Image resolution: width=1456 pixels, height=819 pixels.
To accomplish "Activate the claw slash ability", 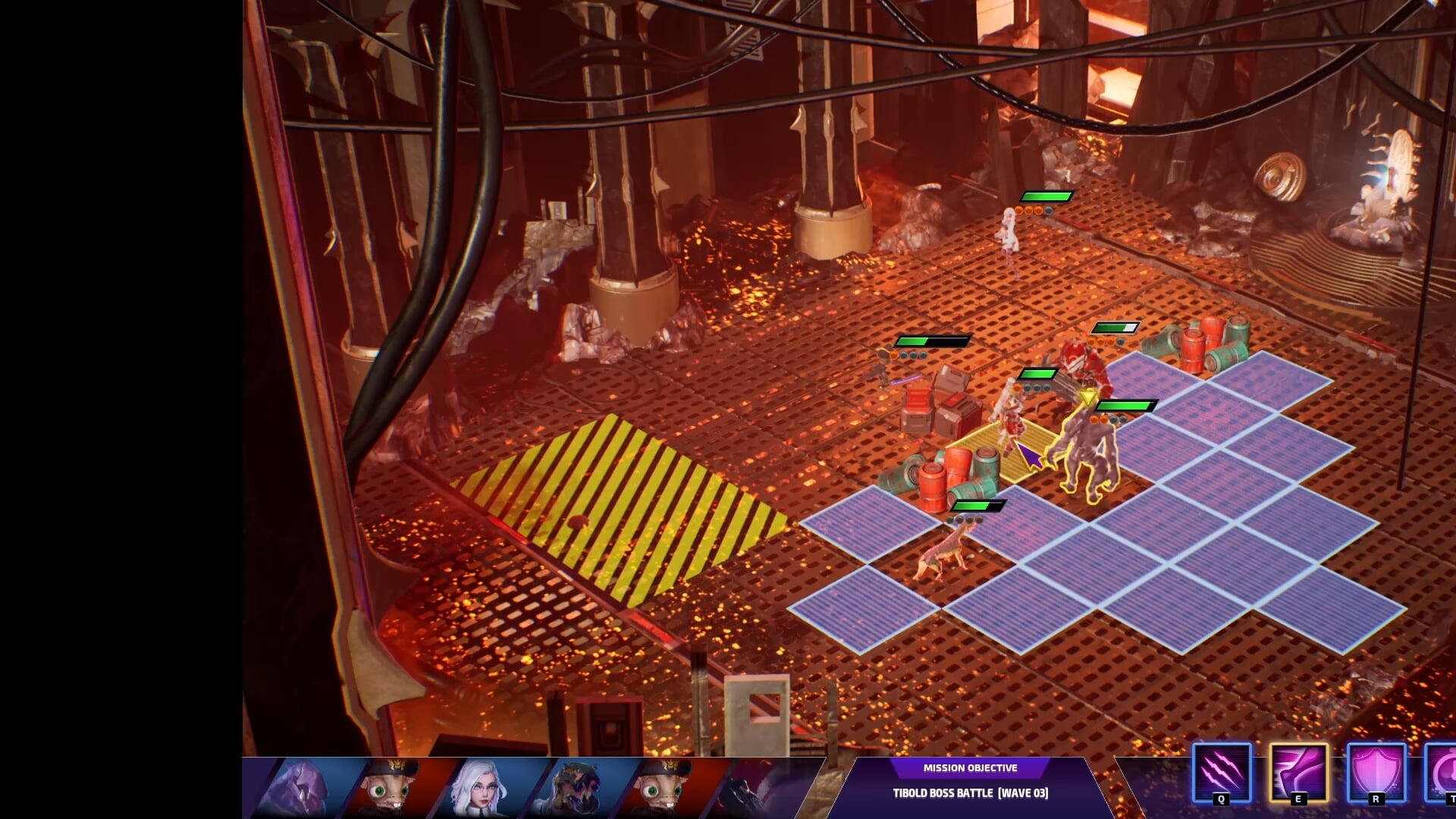I will [1221, 772].
